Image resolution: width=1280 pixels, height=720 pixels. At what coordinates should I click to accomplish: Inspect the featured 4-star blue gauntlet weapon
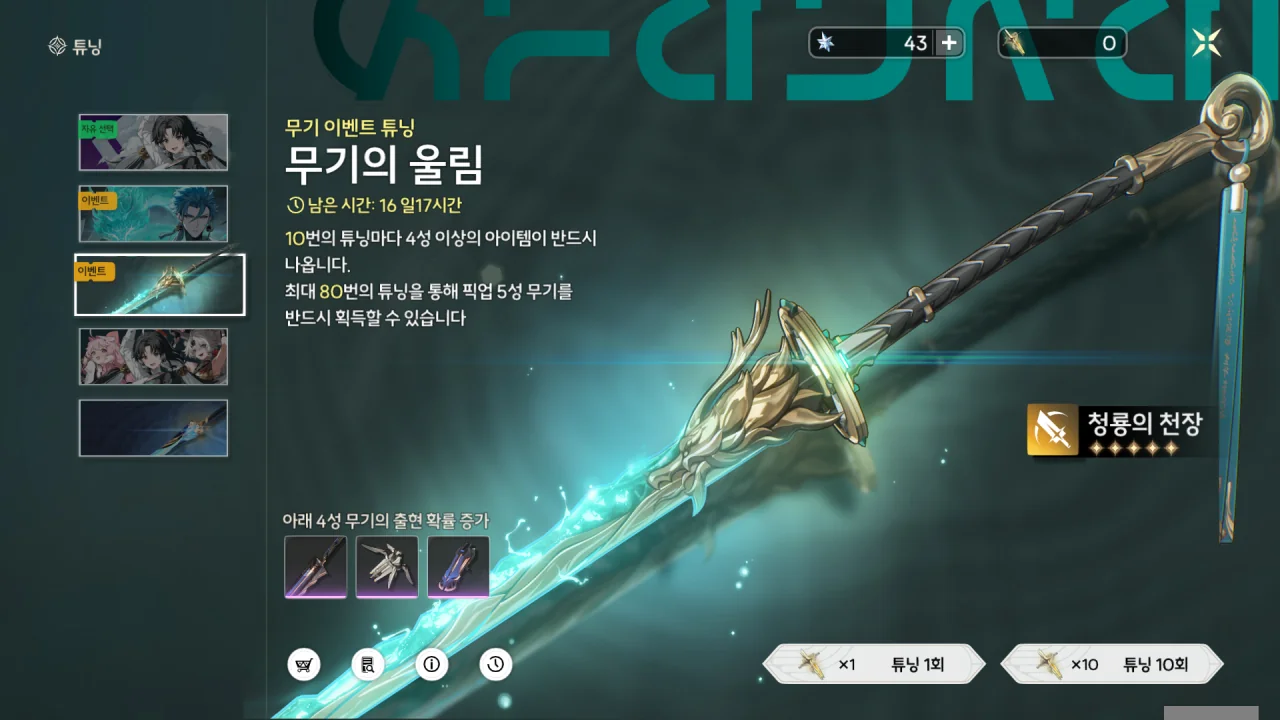click(x=459, y=567)
